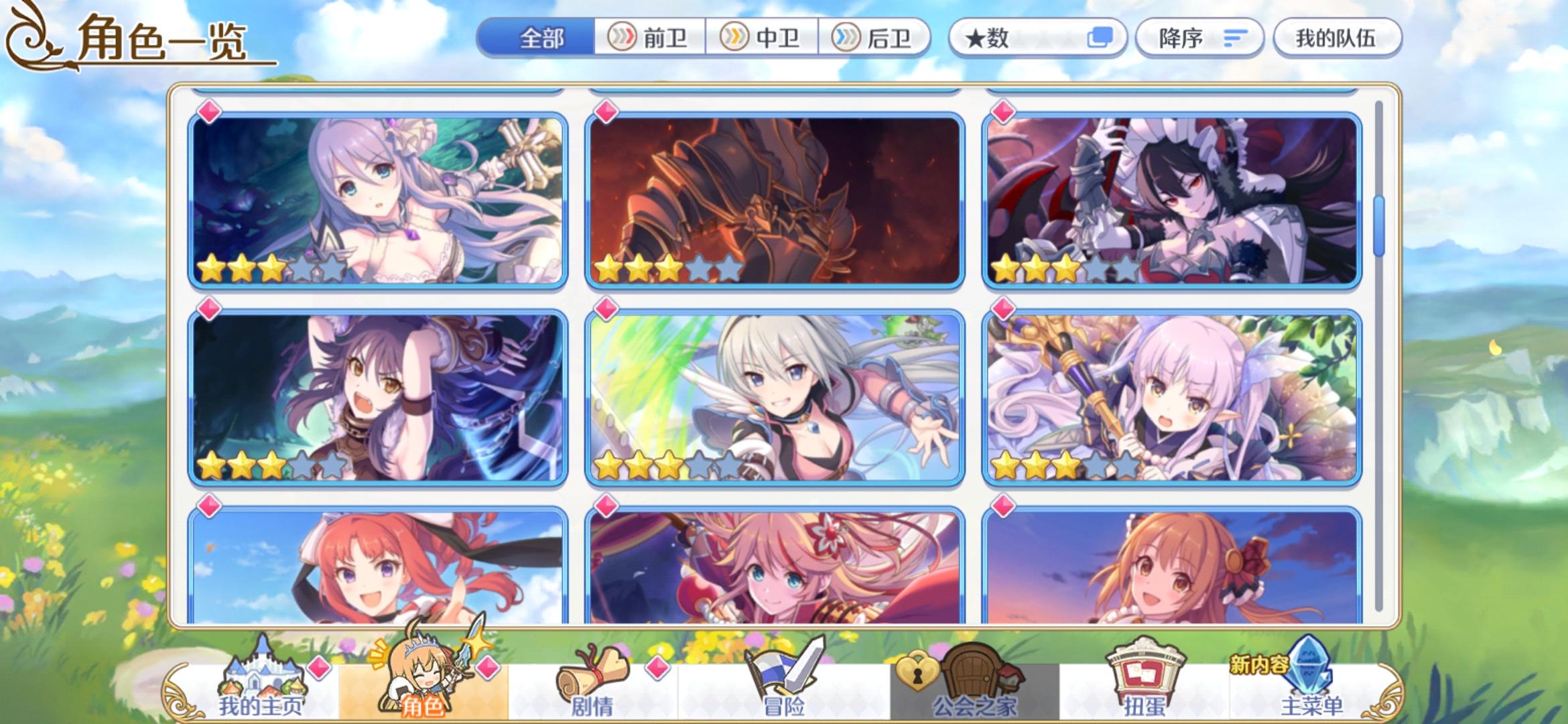This screenshot has width=1568, height=724.
Task: Click the 前卫 vanguard arrow icon
Action: (x=622, y=38)
